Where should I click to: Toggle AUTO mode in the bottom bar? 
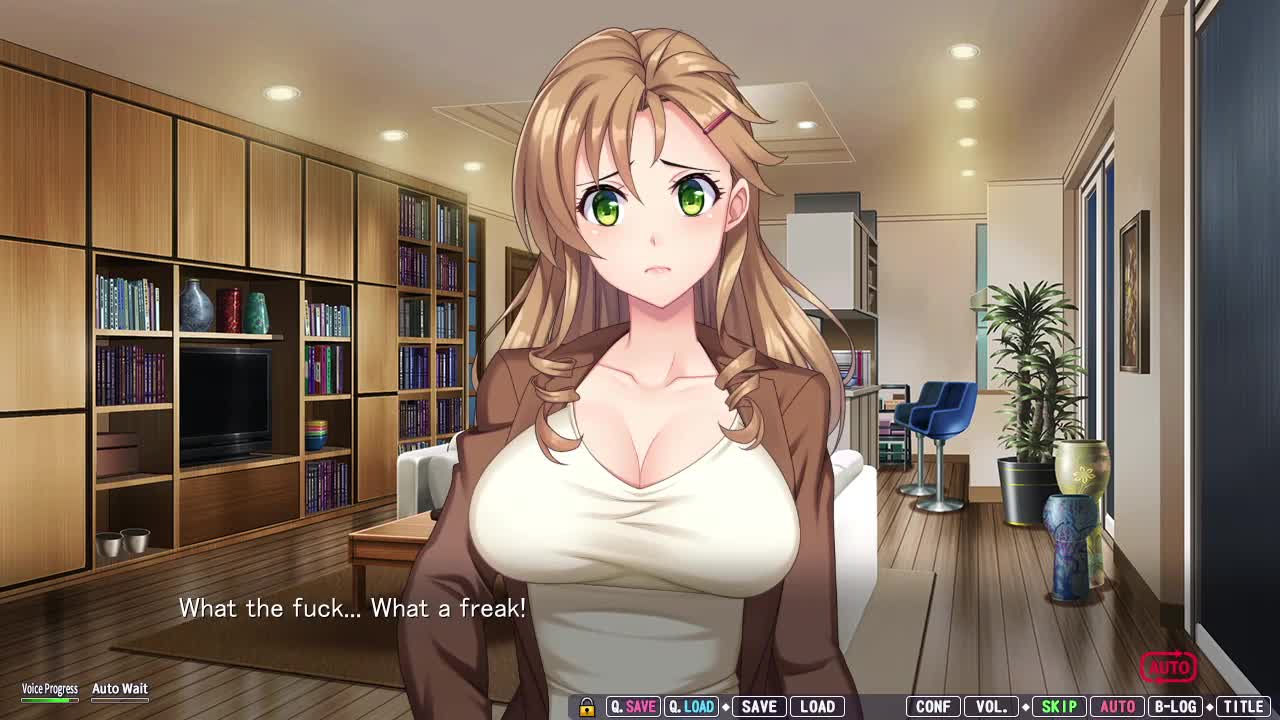click(1117, 706)
